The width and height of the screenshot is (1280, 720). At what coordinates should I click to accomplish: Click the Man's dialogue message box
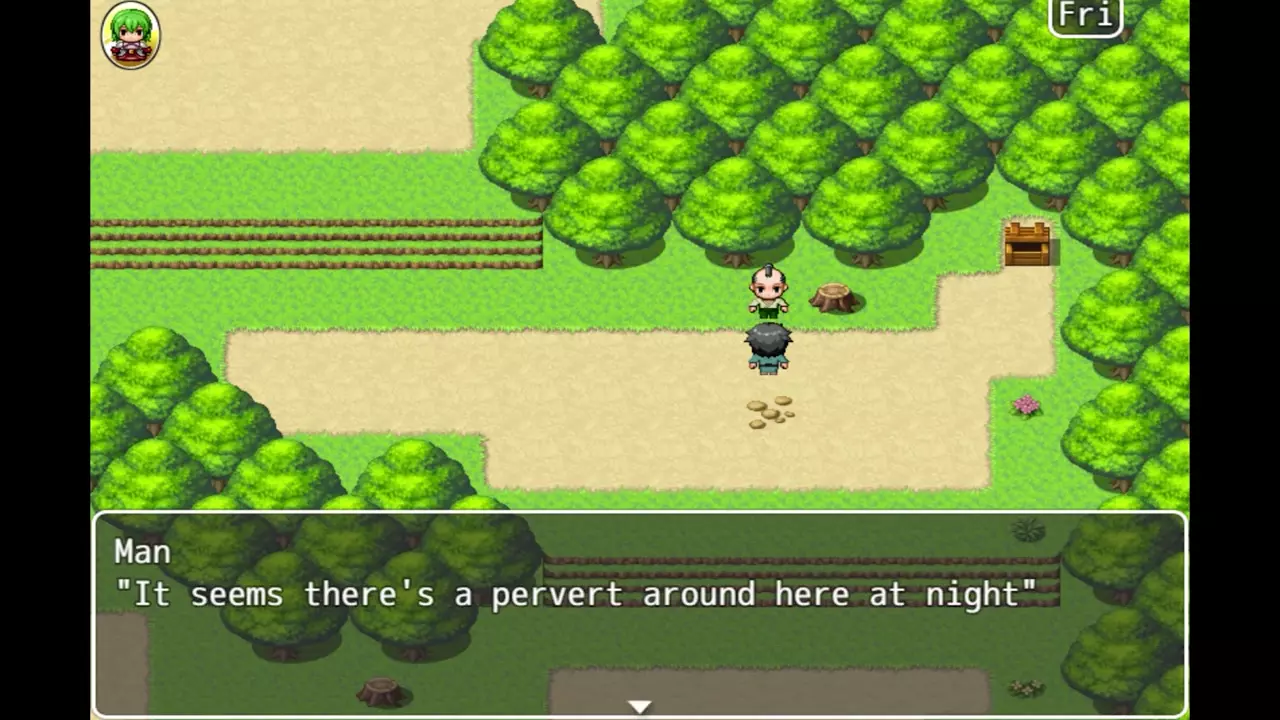click(639, 612)
